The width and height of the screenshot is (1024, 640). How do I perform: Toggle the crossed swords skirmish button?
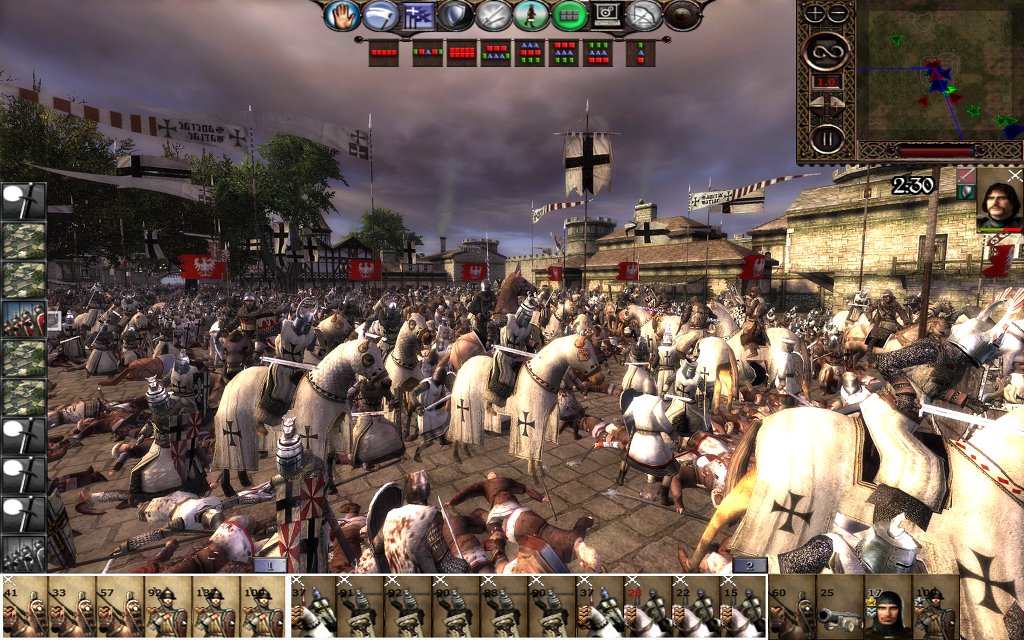[494, 15]
